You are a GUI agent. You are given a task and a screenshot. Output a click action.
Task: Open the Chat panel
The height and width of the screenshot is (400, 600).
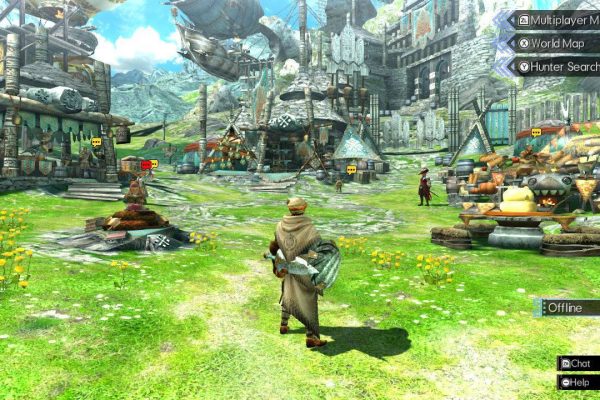(x=578, y=363)
